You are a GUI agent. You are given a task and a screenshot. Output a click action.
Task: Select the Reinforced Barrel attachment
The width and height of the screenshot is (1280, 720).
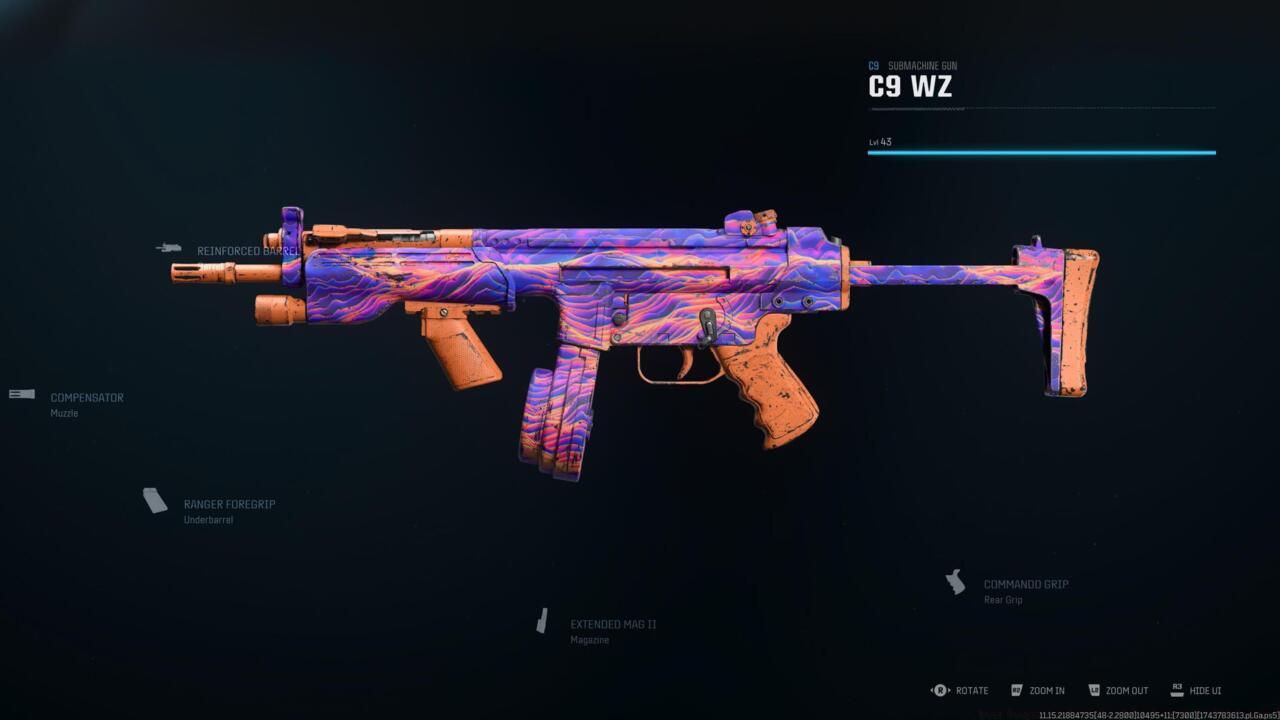tap(246, 251)
